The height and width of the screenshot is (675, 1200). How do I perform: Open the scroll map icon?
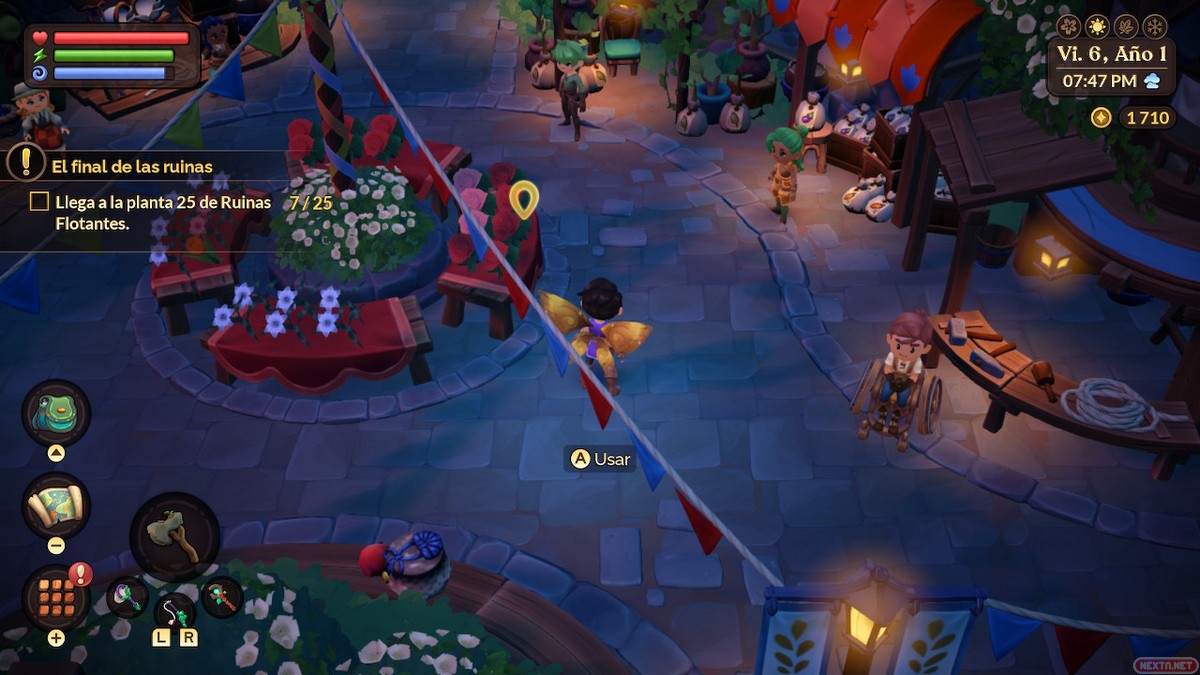(x=56, y=506)
